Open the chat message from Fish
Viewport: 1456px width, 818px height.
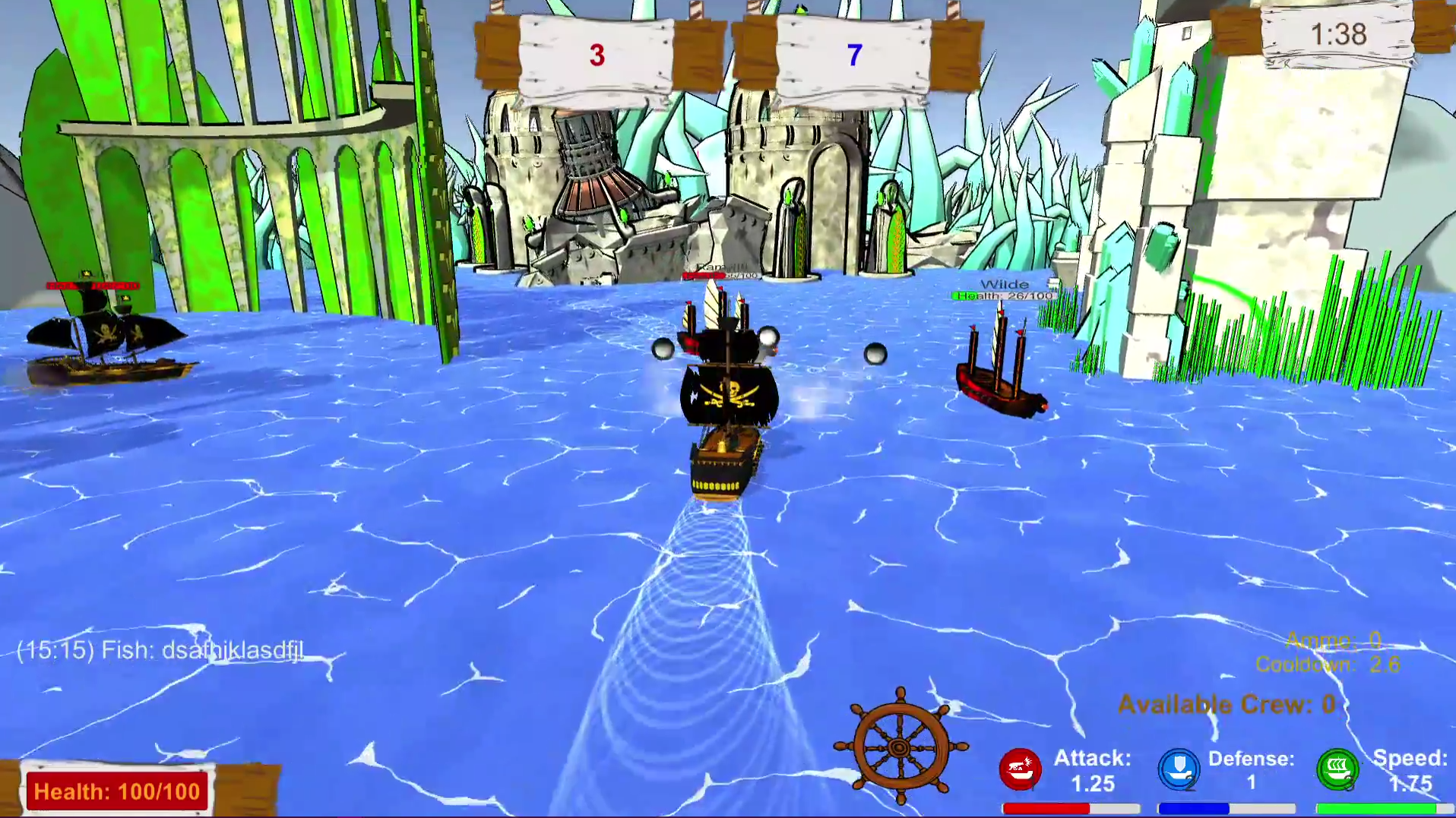coord(160,650)
